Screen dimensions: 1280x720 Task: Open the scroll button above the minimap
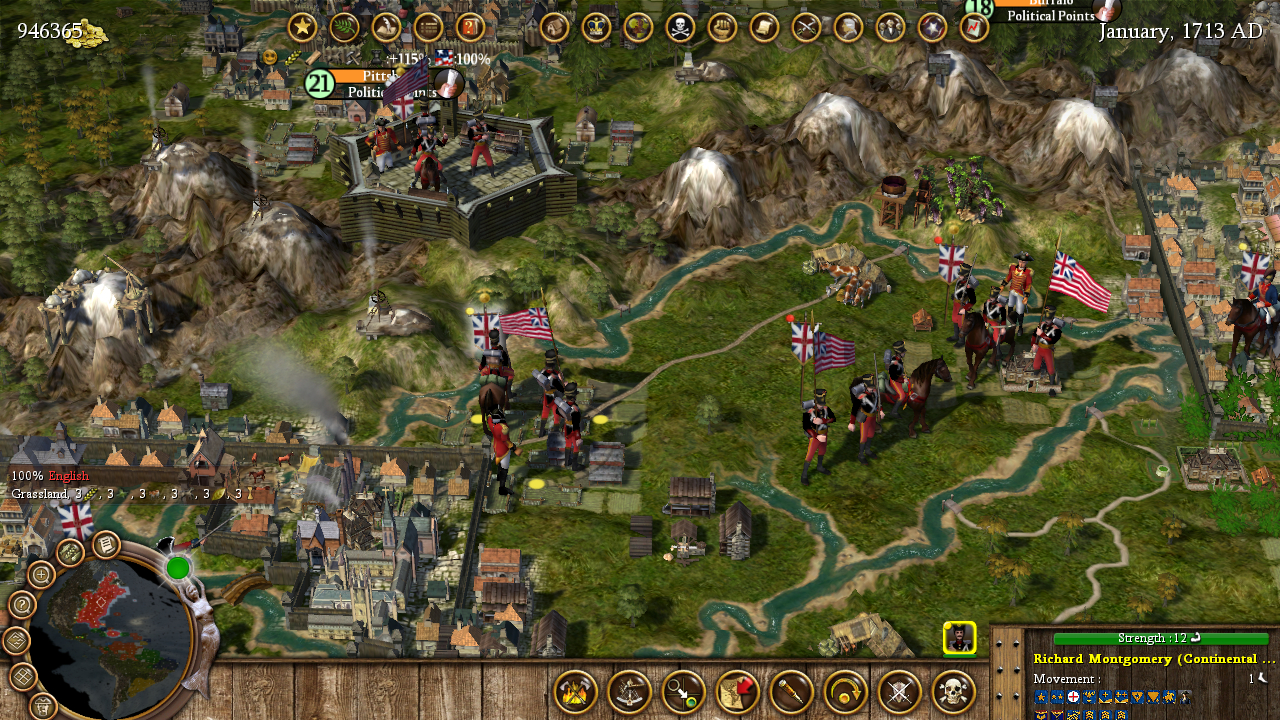pyautogui.click(x=106, y=545)
